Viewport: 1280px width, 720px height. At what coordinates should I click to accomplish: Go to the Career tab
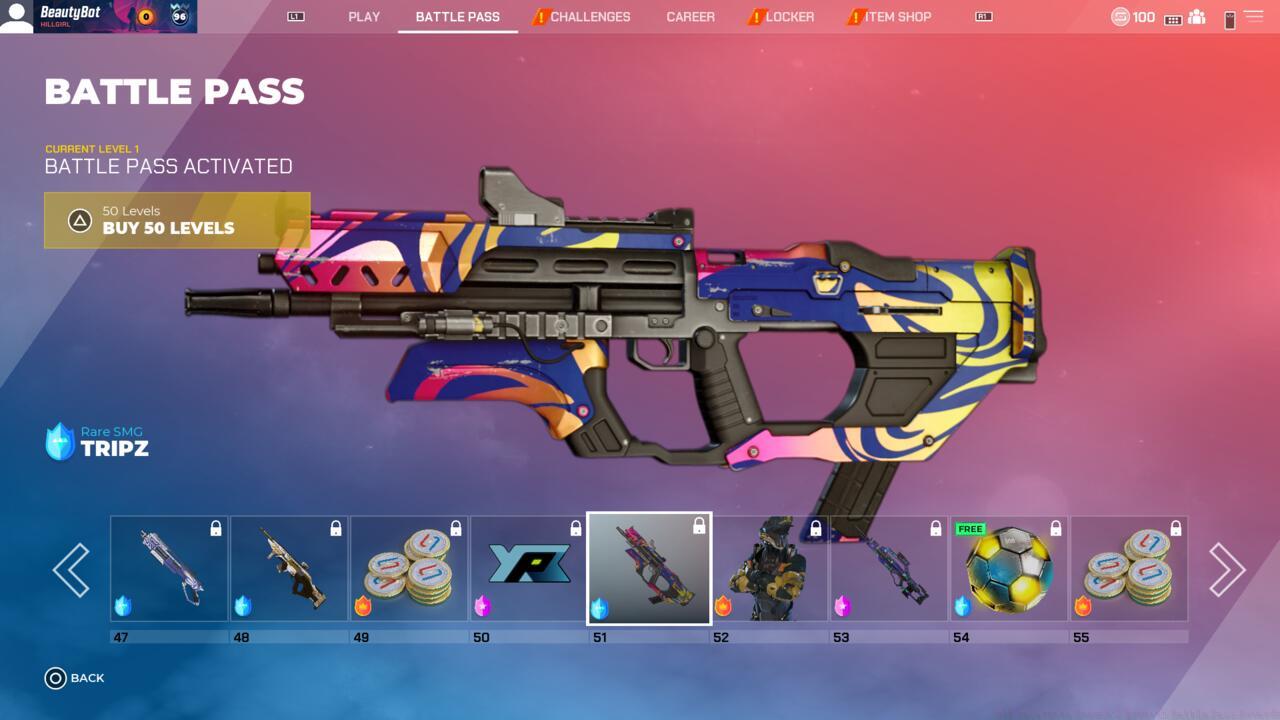(x=690, y=17)
